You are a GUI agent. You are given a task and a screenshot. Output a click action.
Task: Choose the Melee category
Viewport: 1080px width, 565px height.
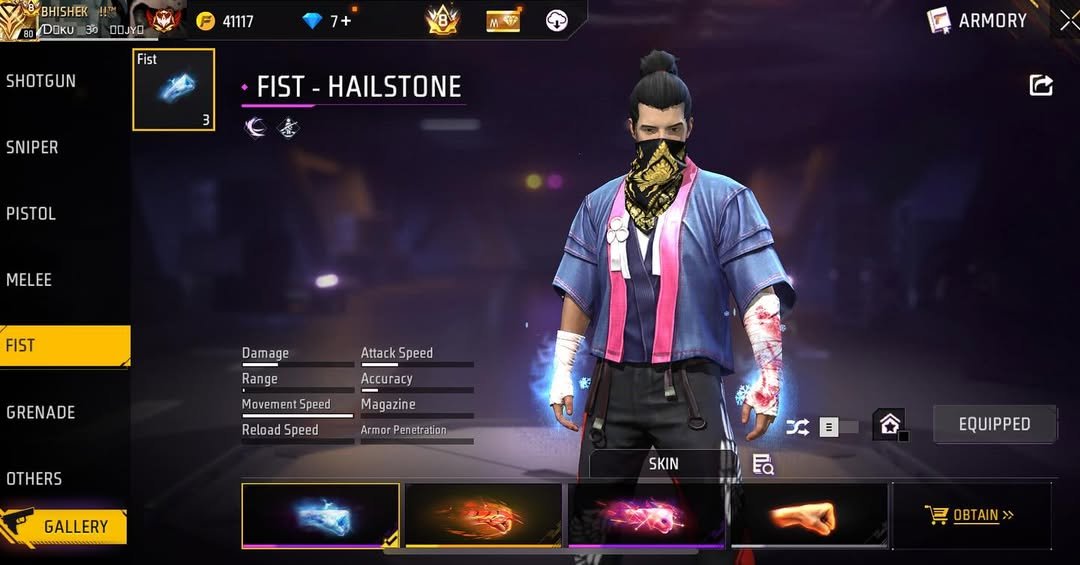29,280
